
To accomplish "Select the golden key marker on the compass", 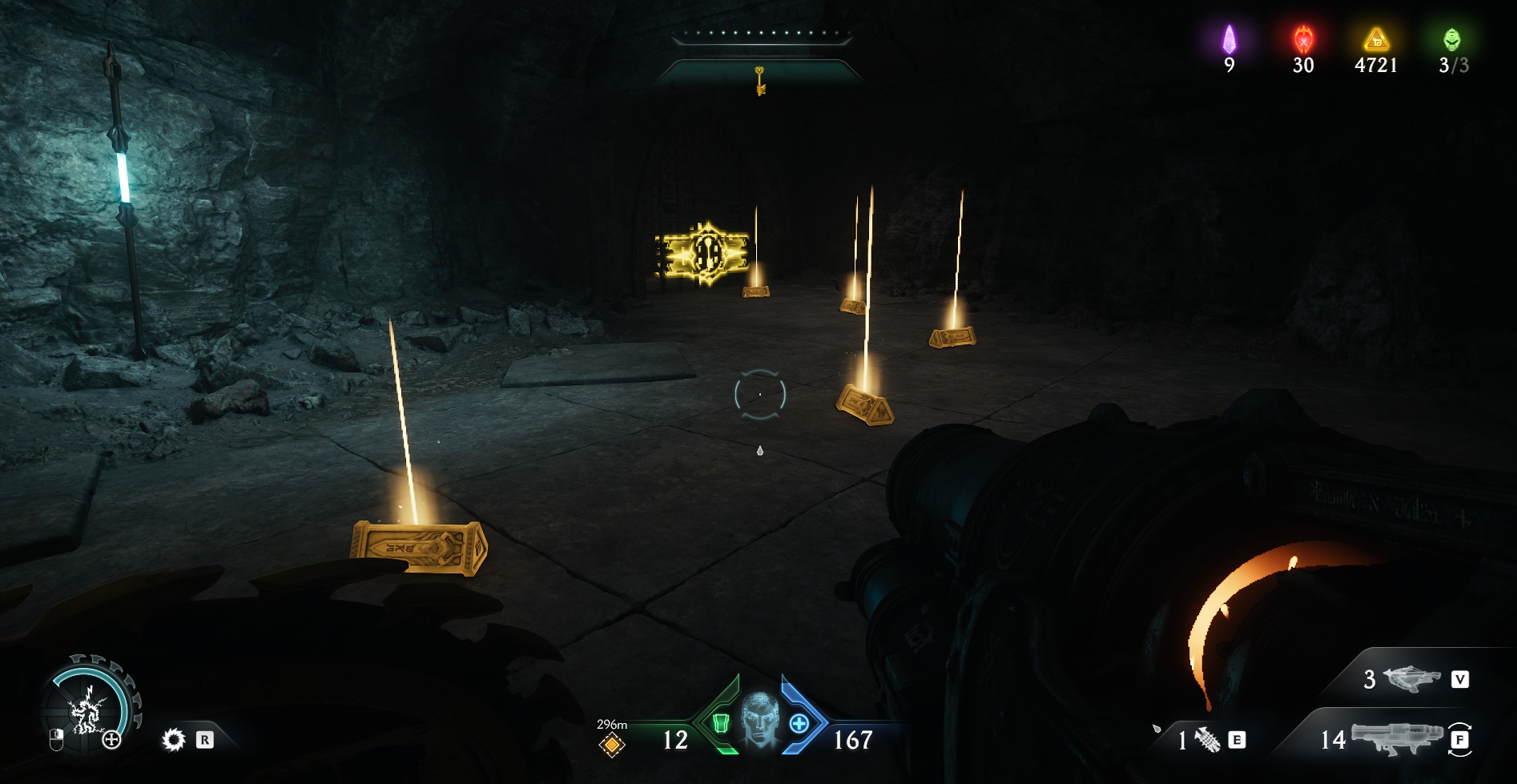I will click(x=760, y=80).
